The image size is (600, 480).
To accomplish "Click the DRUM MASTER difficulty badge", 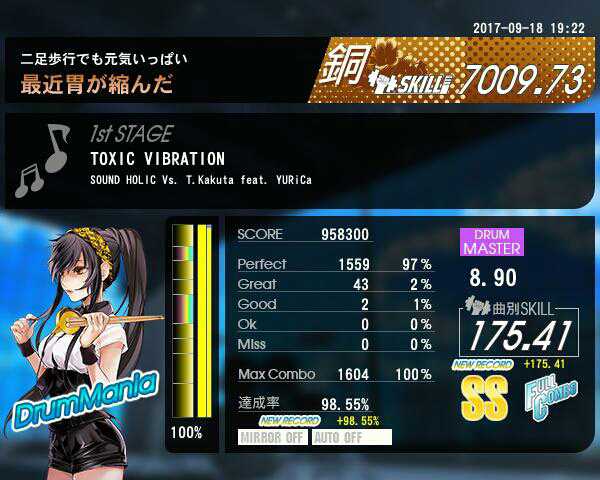I will coord(491,242).
